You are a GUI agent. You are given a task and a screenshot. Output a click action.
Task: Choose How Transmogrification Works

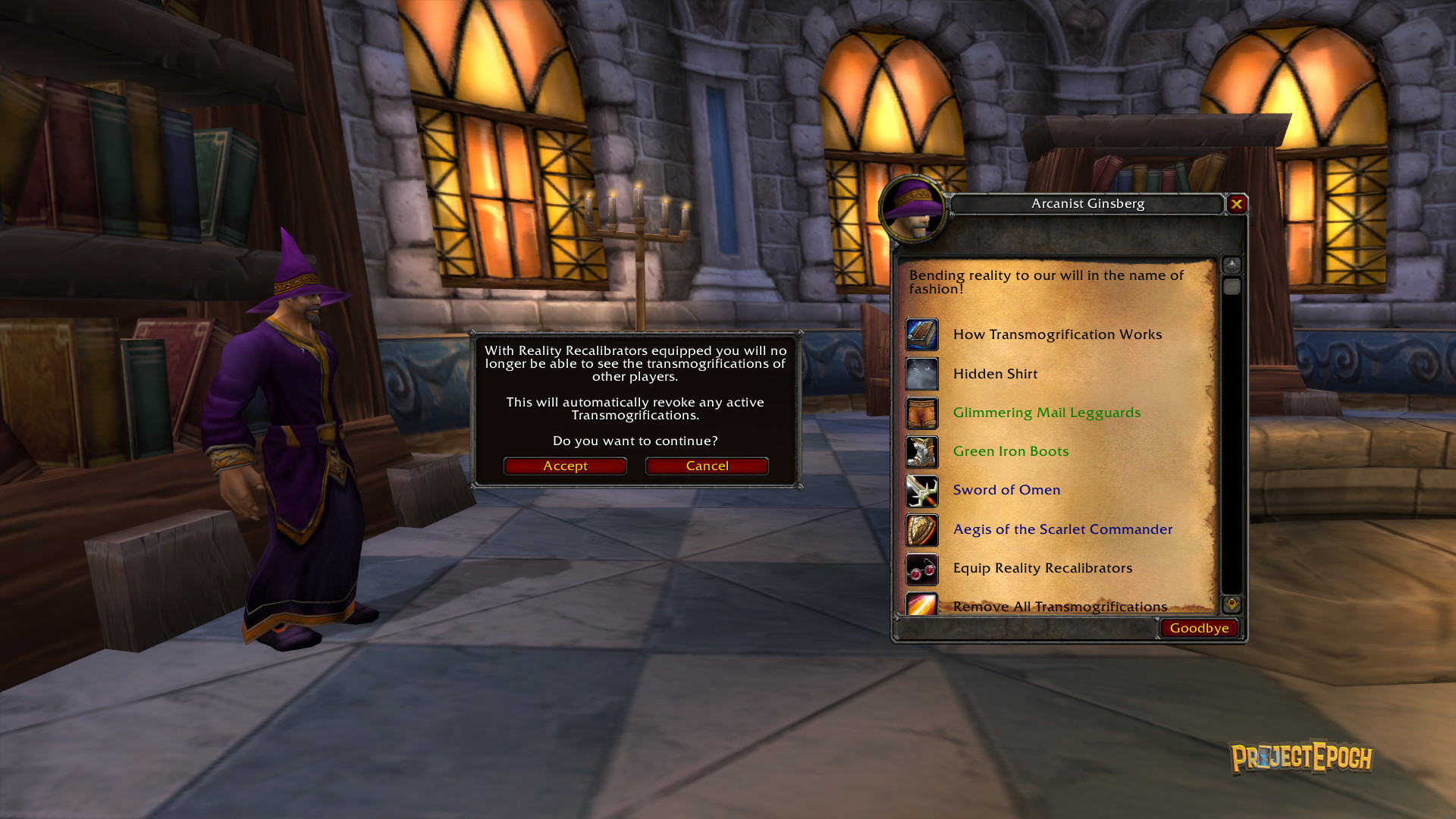(x=1057, y=334)
